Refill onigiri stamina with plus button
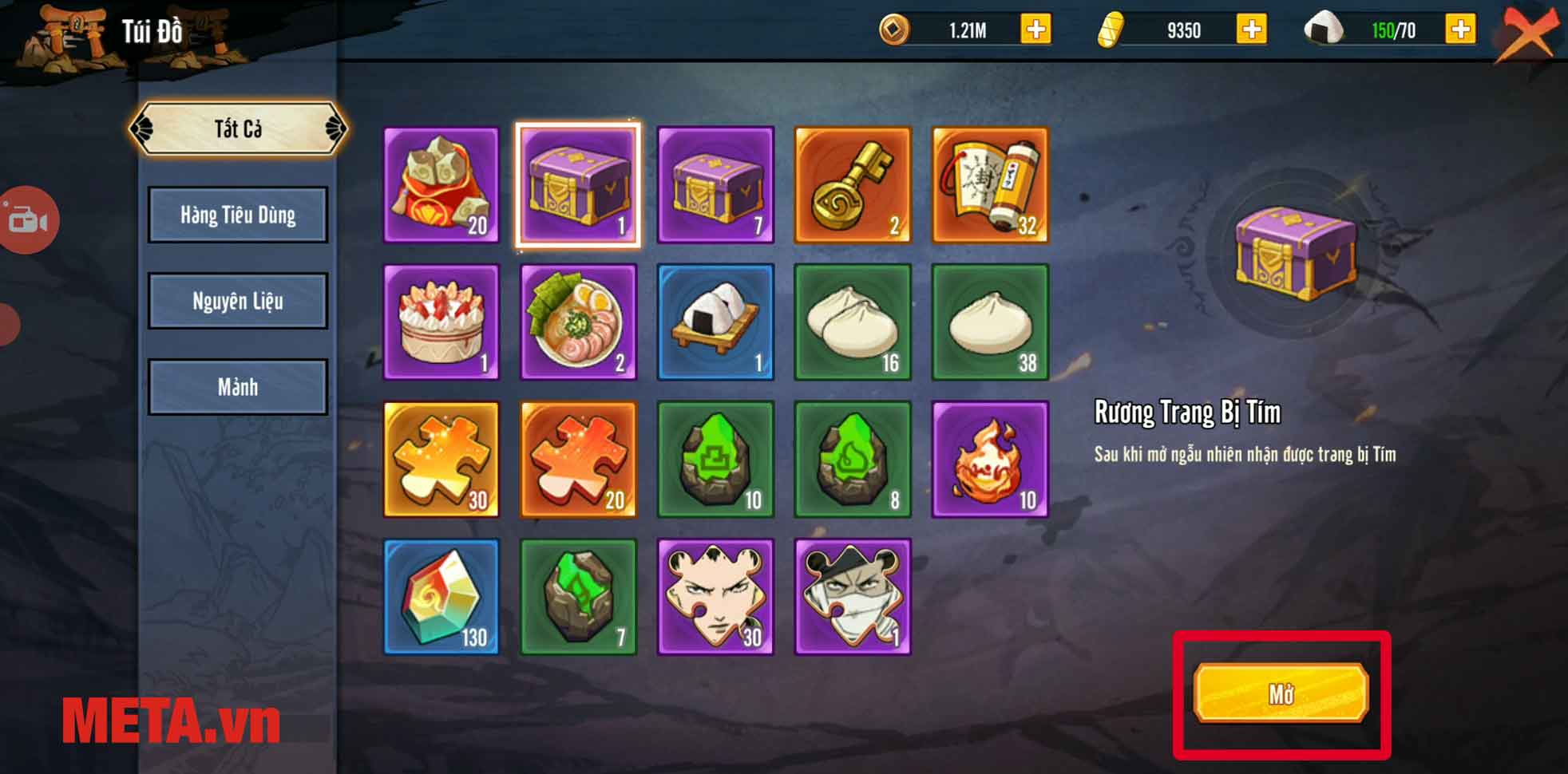The width and height of the screenshot is (1568, 774). [x=1460, y=30]
